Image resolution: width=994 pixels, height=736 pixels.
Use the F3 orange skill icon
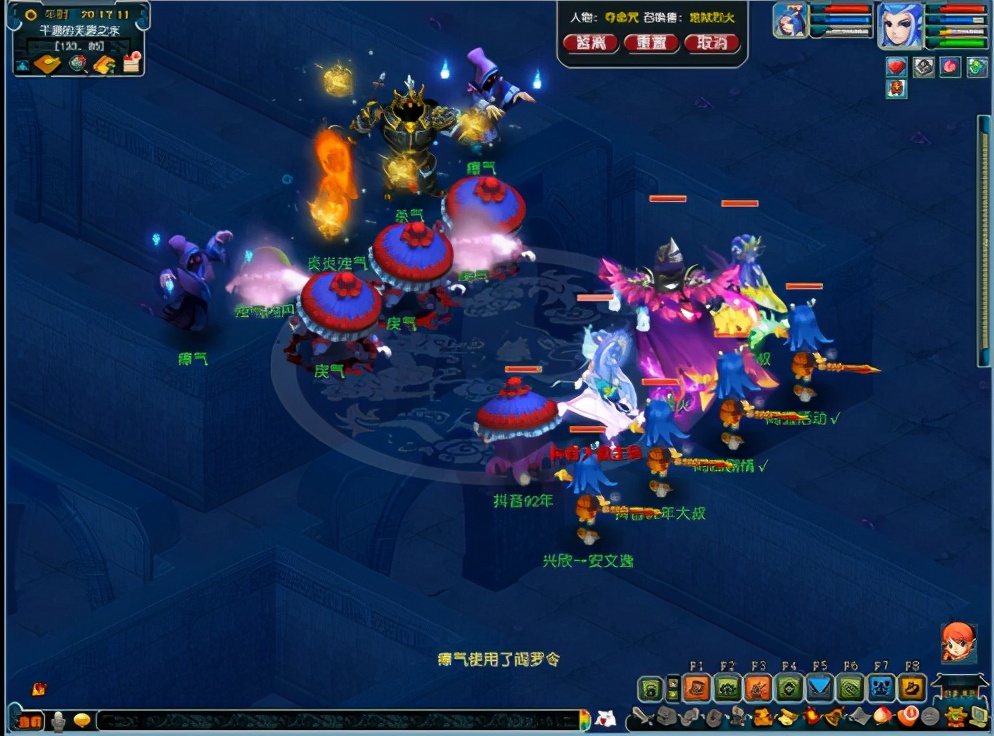(758, 688)
